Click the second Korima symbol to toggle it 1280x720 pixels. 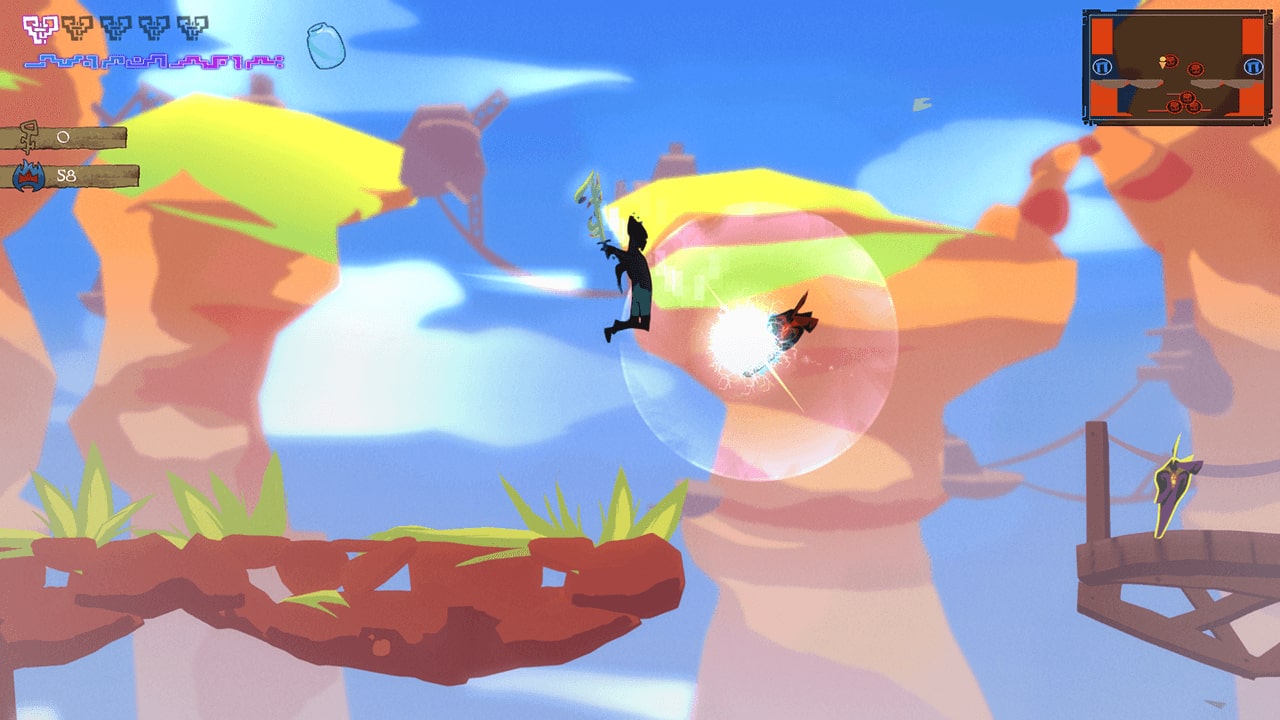[78, 28]
